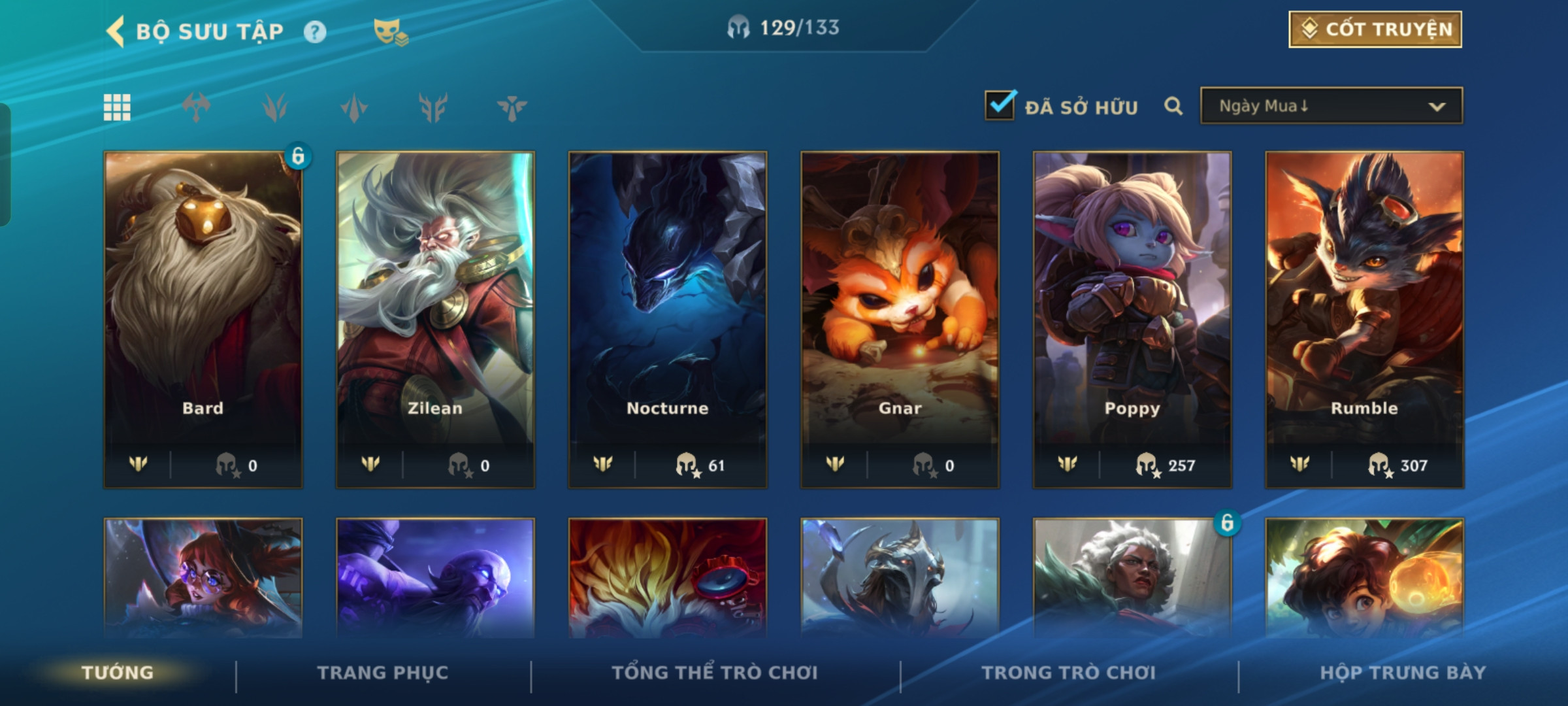Toggle the Đã Sở Hữu checkbox

point(1000,105)
